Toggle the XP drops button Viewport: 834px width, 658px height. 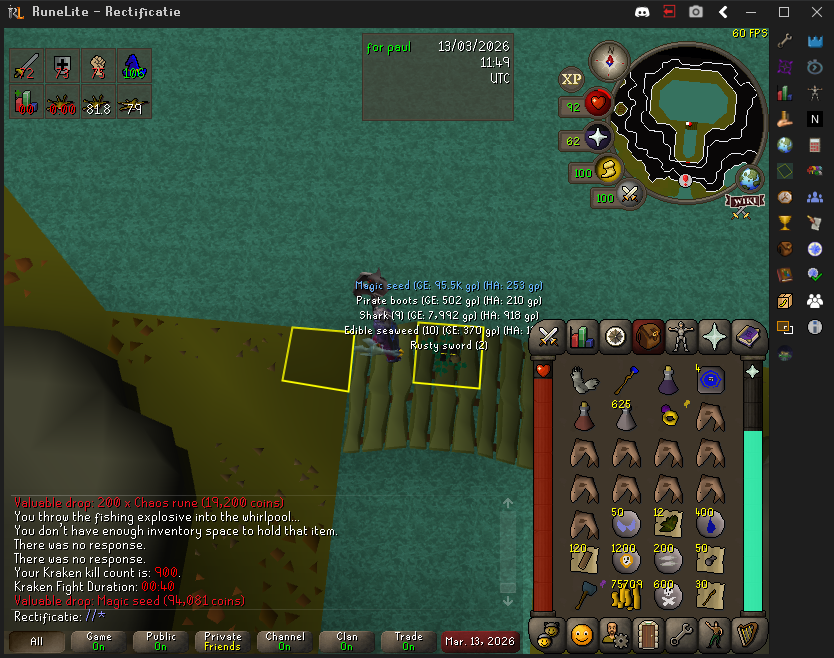coord(572,79)
